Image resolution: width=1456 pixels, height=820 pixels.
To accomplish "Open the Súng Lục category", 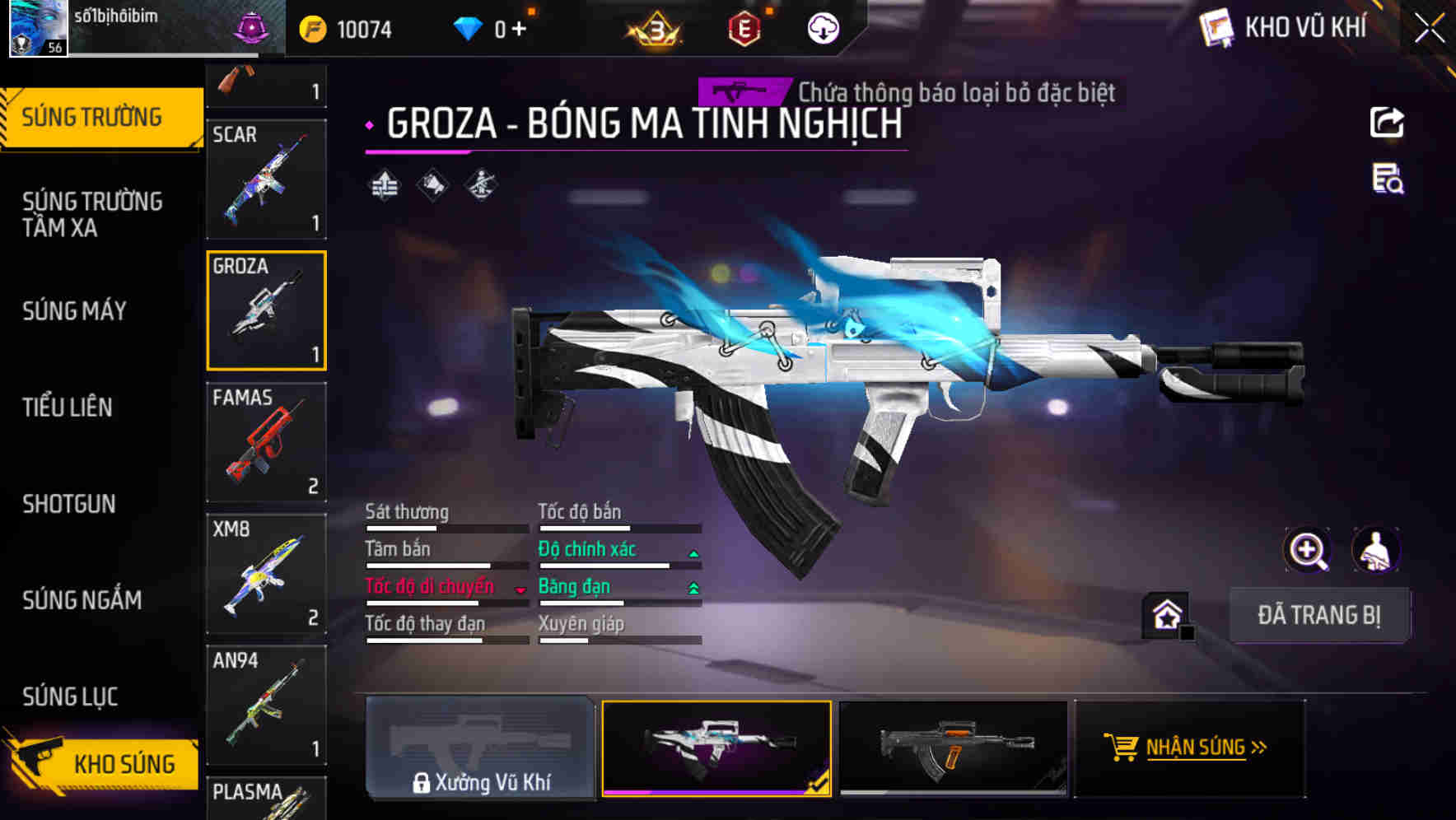I will [70, 697].
